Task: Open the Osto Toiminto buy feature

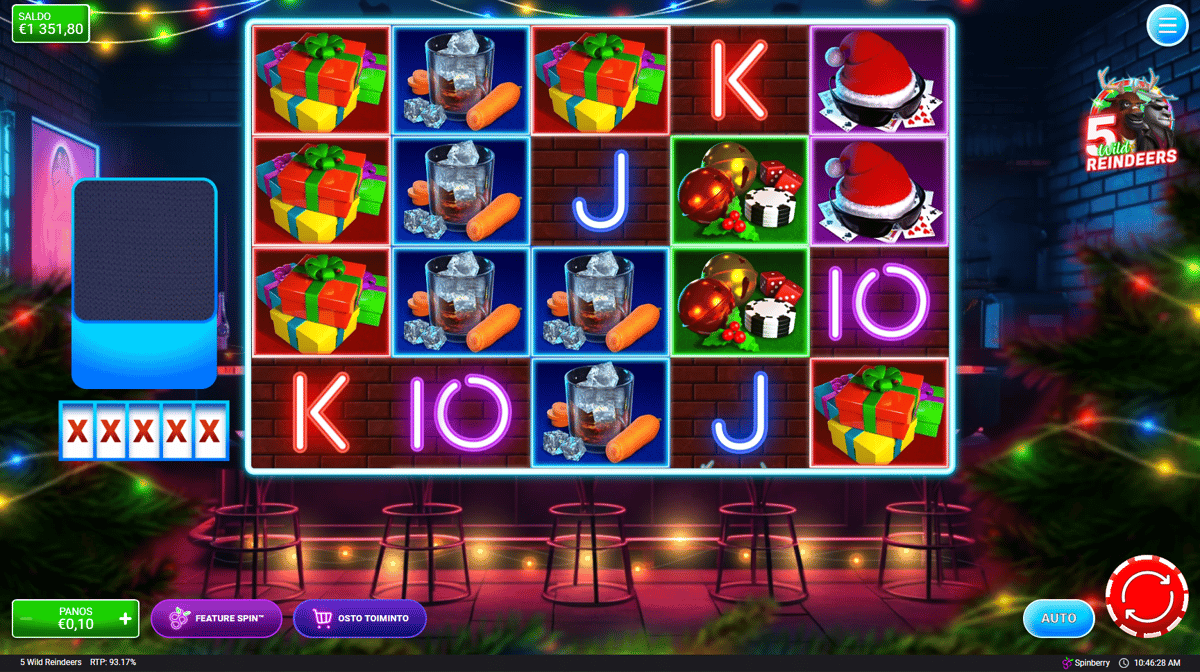Action: tap(360, 619)
